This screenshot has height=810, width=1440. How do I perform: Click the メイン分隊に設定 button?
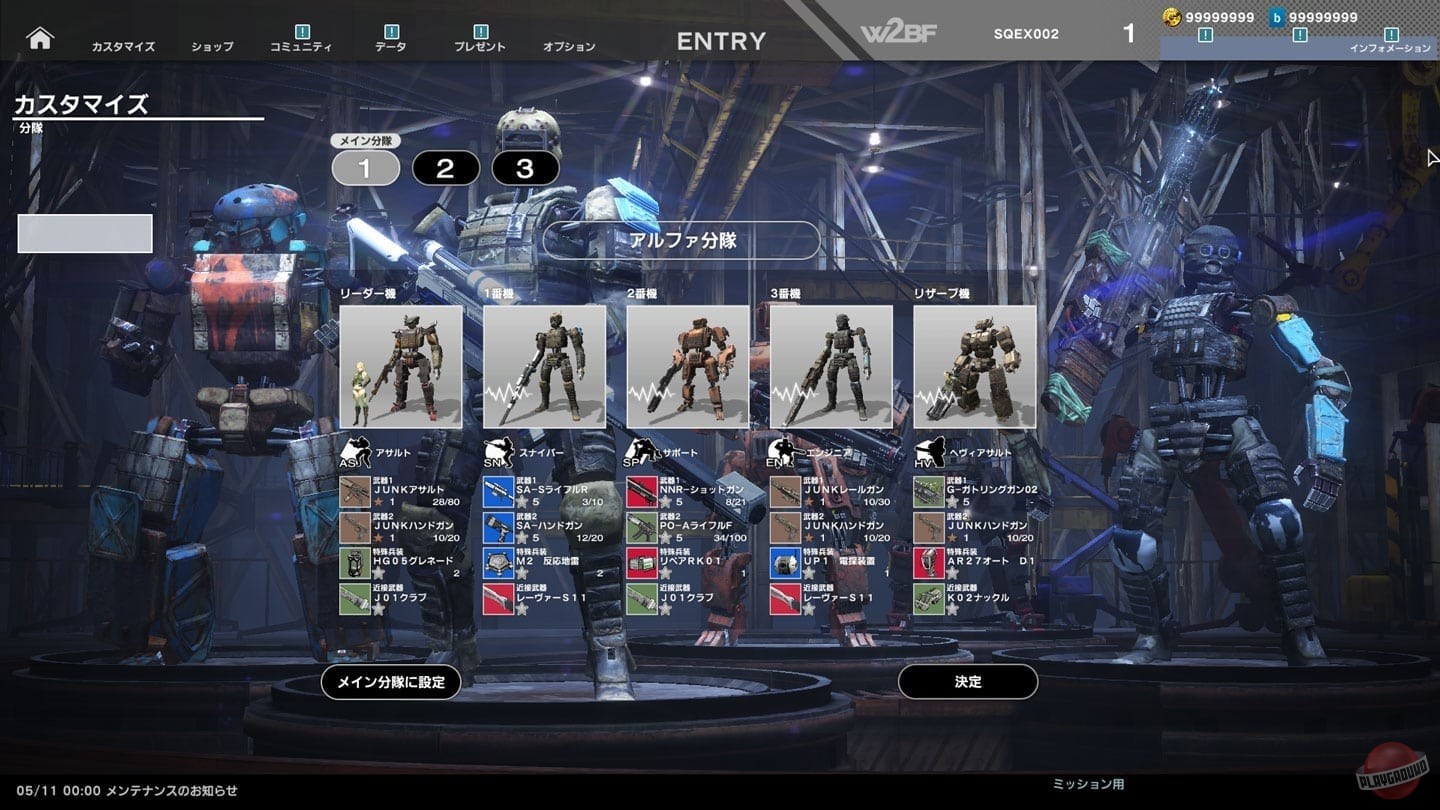click(391, 682)
